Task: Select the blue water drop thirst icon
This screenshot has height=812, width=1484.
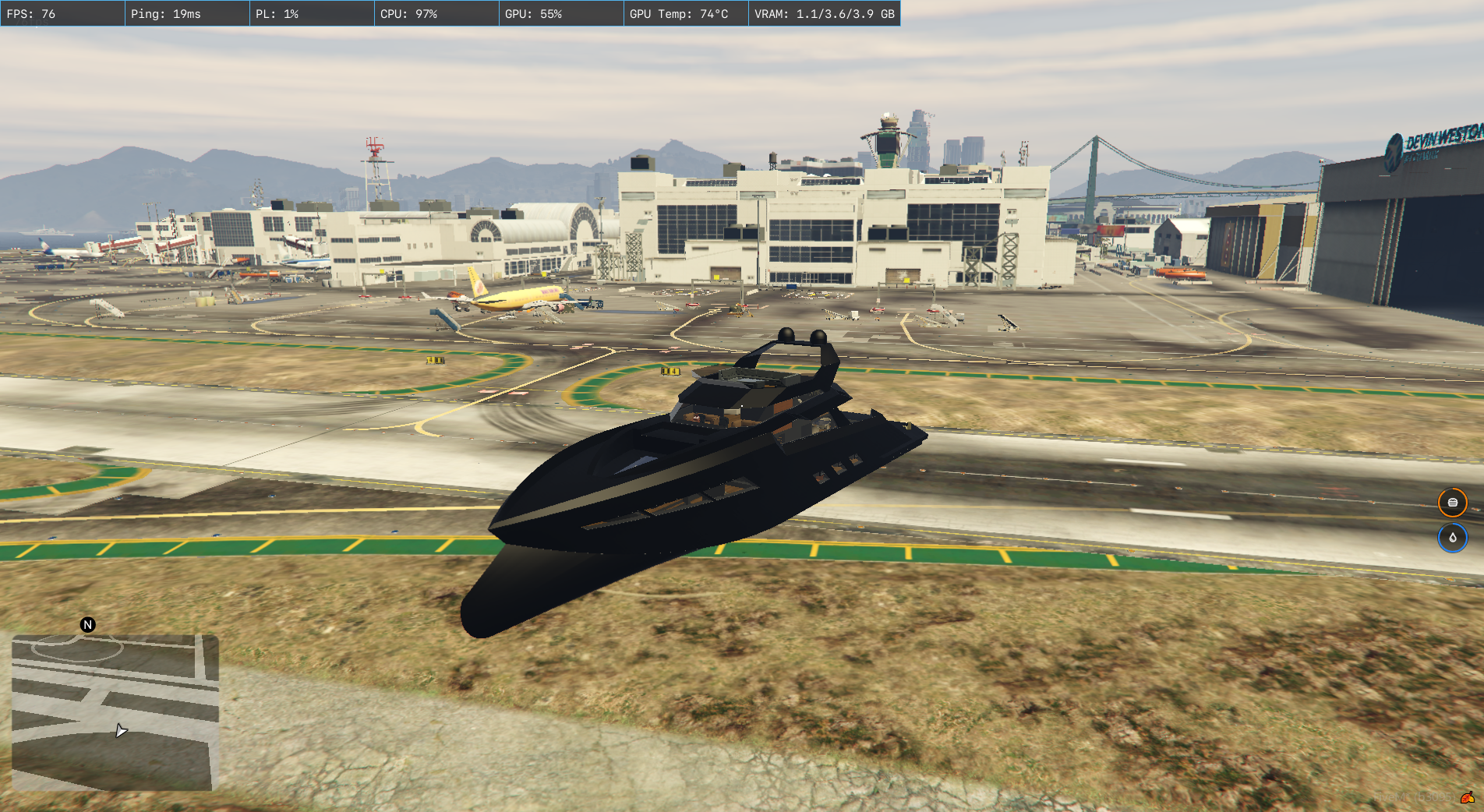Action: [x=1452, y=538]
